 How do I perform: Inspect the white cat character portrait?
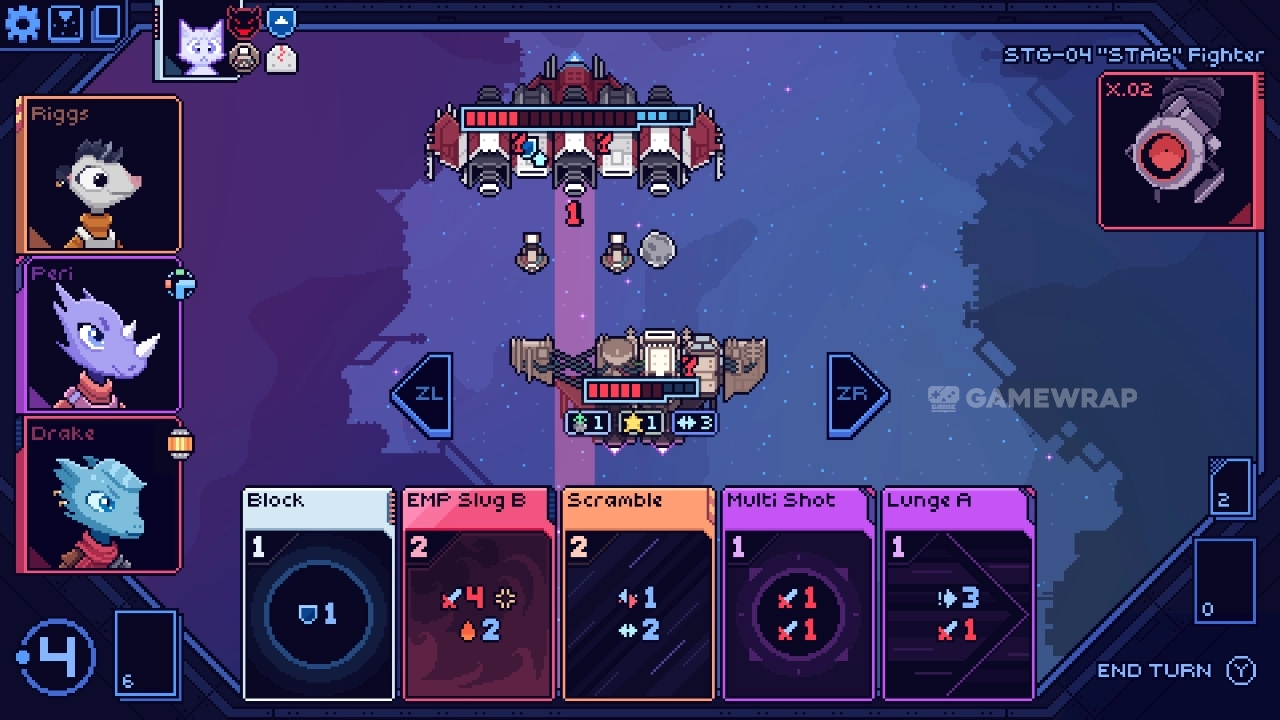point(200,45)
